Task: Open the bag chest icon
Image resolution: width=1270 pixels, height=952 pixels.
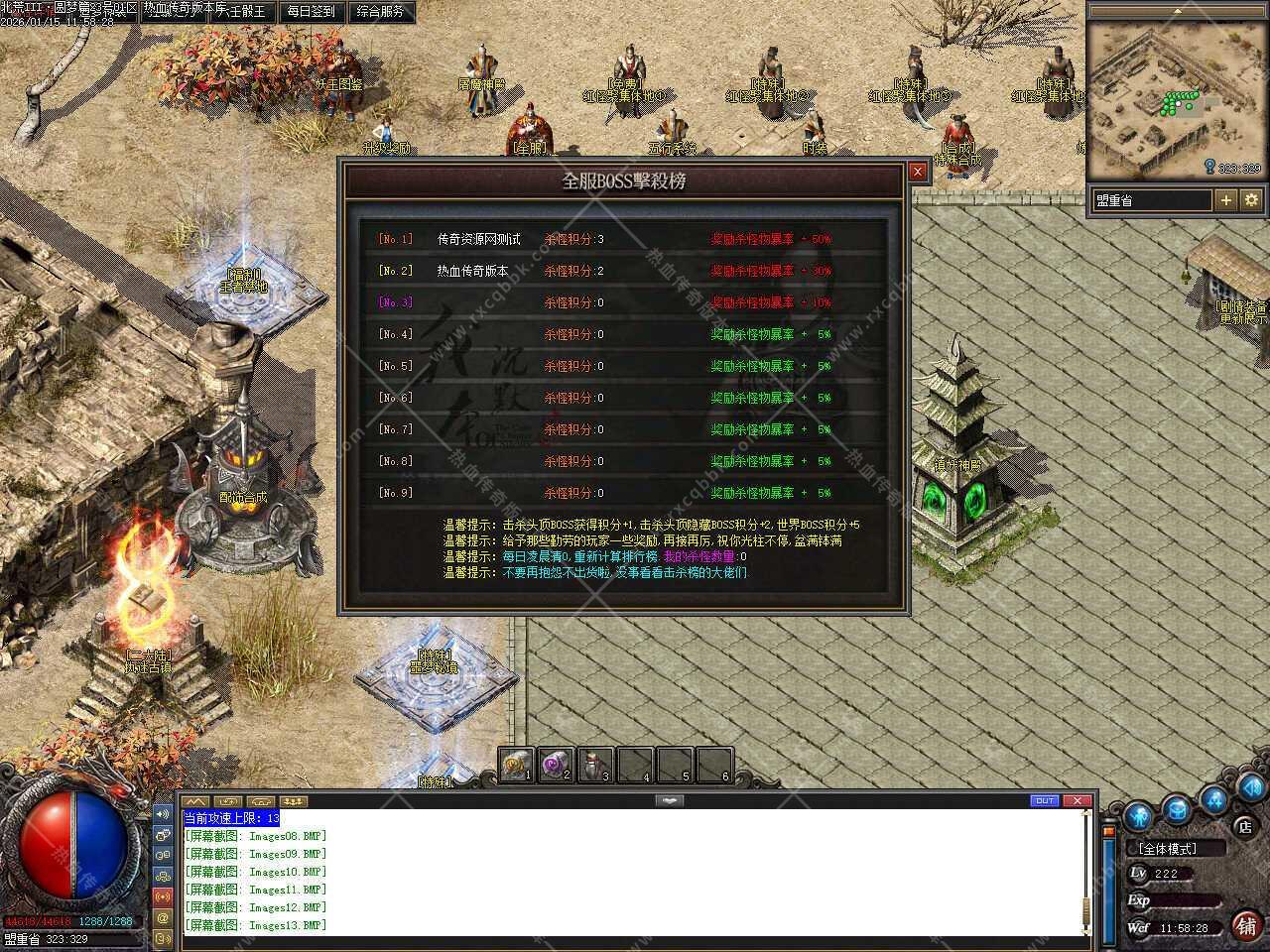Action: pyautogui.click(x=1177, y=809)
